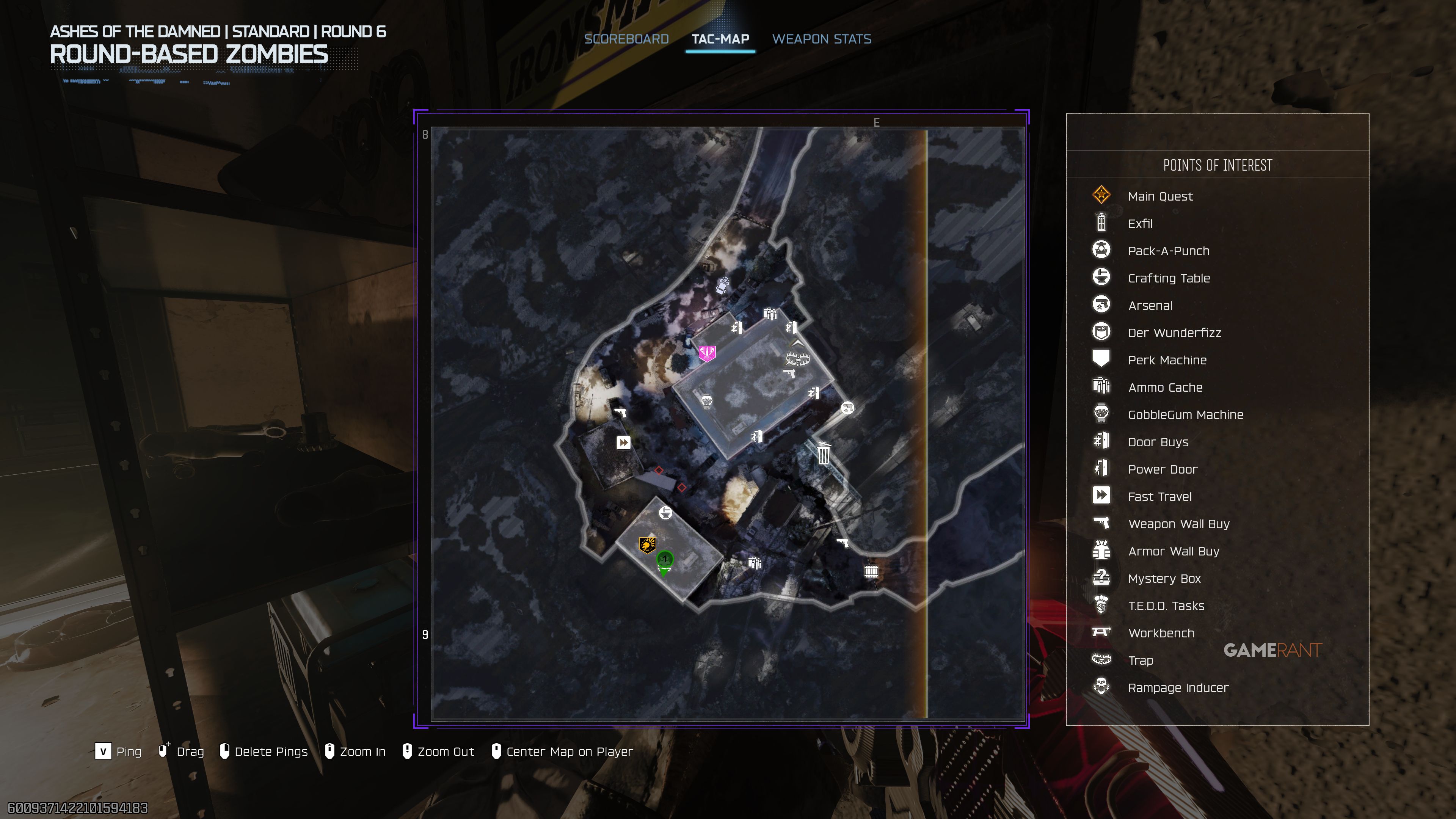The image size is (1456, 819).
Task: Select the orange hexagon marker on the map
Action: [646, 545]
